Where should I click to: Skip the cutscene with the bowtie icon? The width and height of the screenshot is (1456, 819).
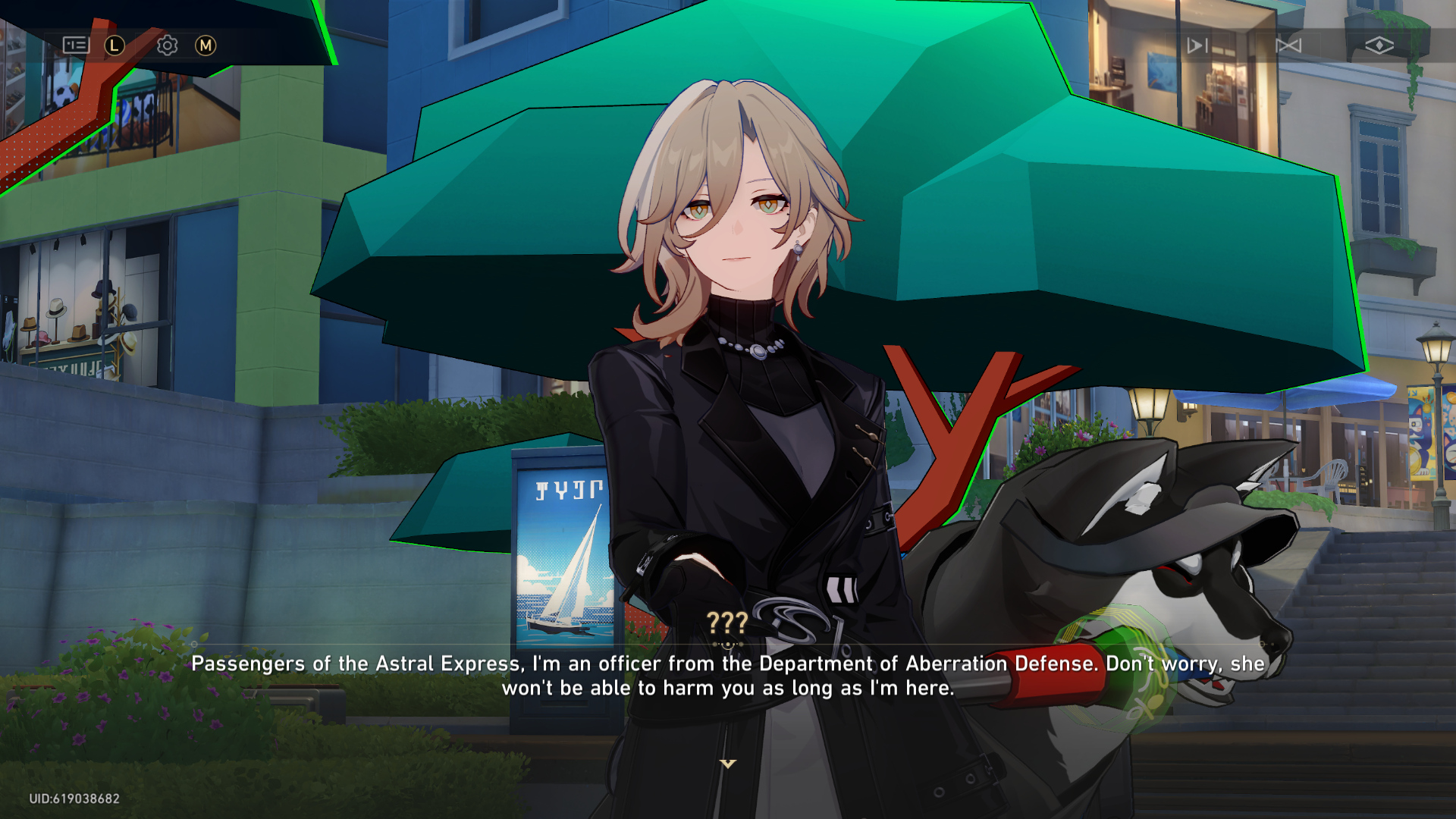[1288, 45]
